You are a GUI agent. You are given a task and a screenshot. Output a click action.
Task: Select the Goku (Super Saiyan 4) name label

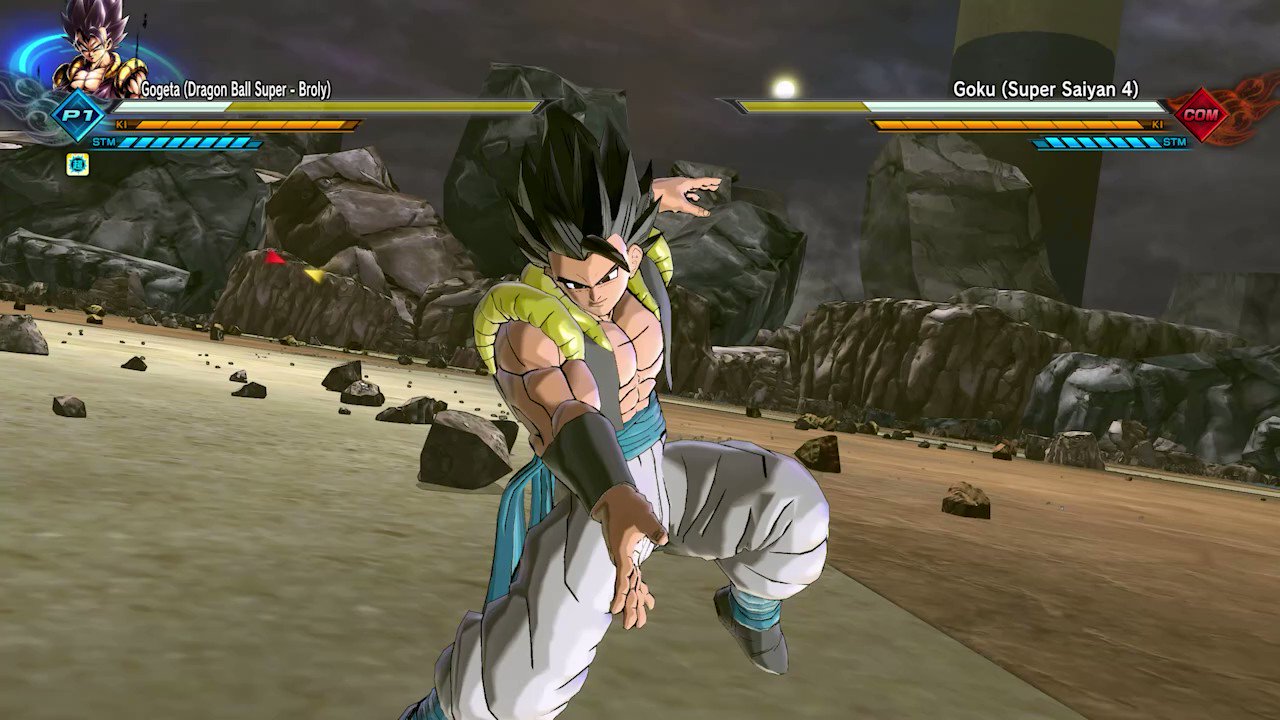click(1045, 90)
